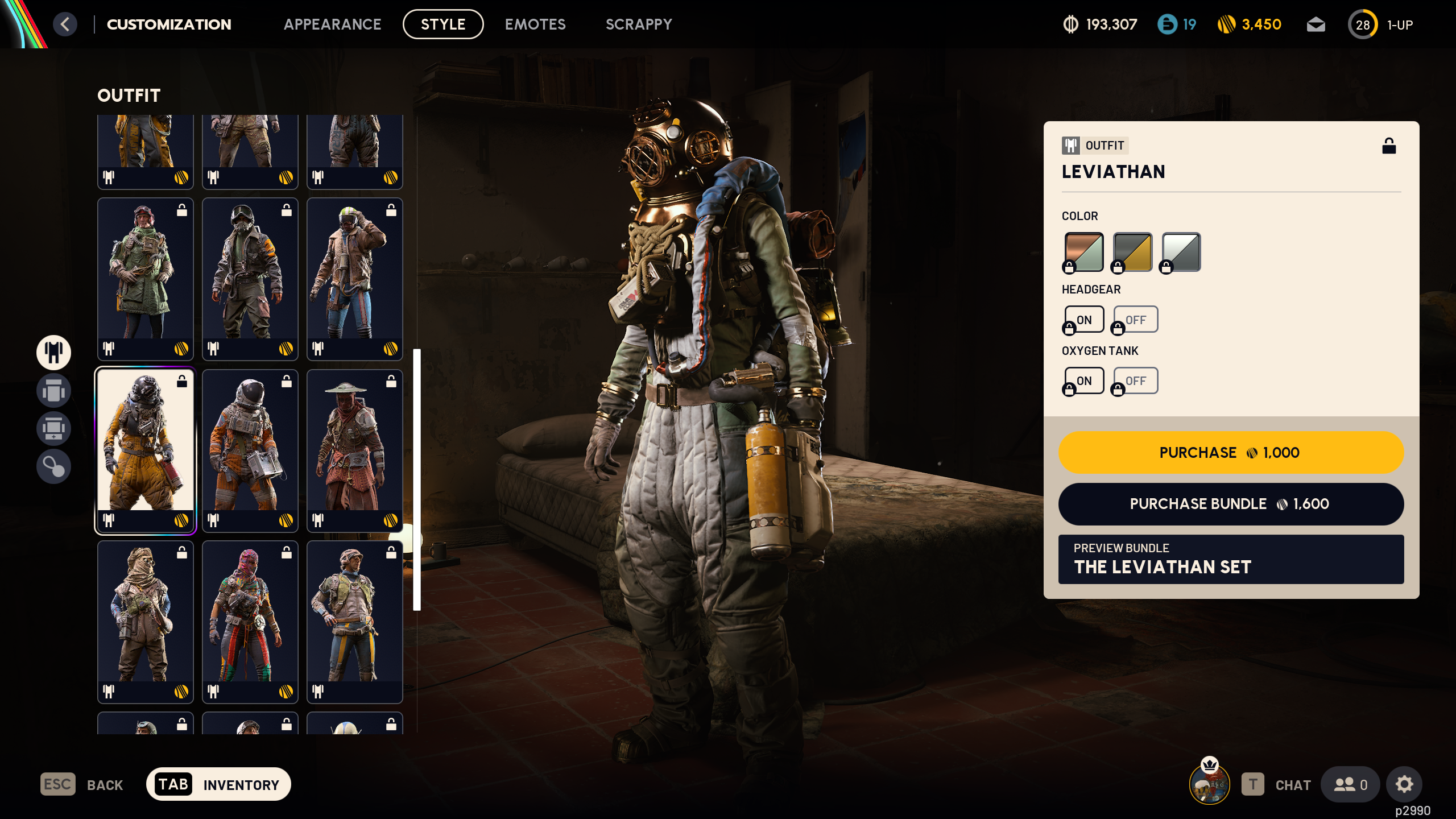Open the Appearance tab
The width and height of the screenshot is (1456, 819).
334,24
